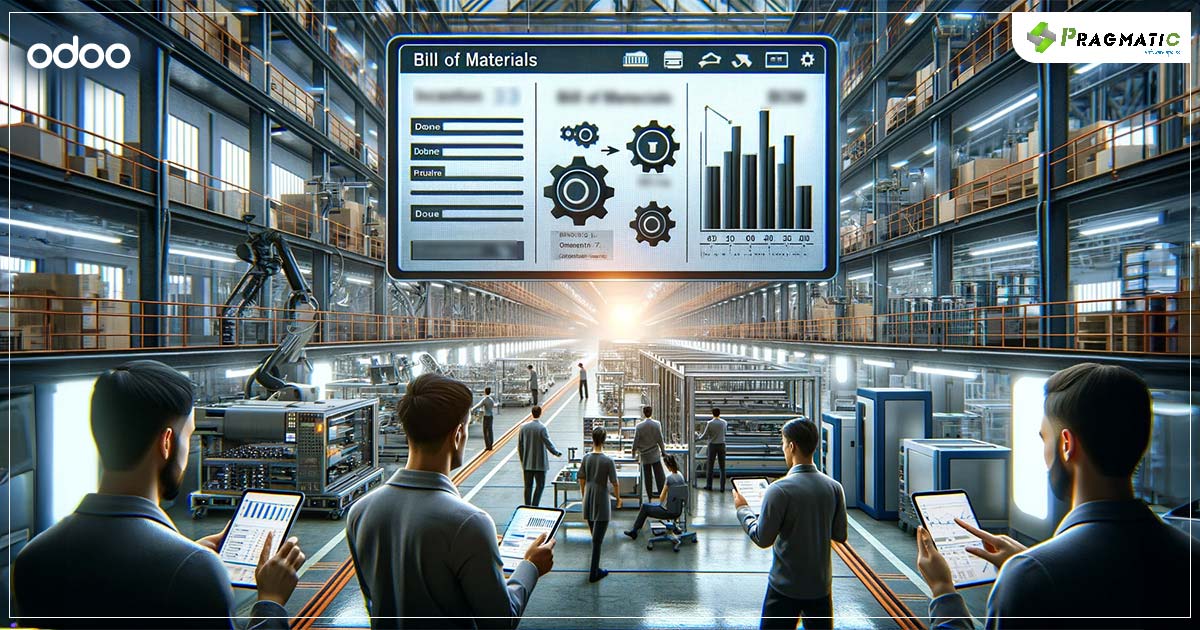Select the card icon in the panel header
Image resolution: width=1200 pixels, height=630 pixels.
pos(674,60)
